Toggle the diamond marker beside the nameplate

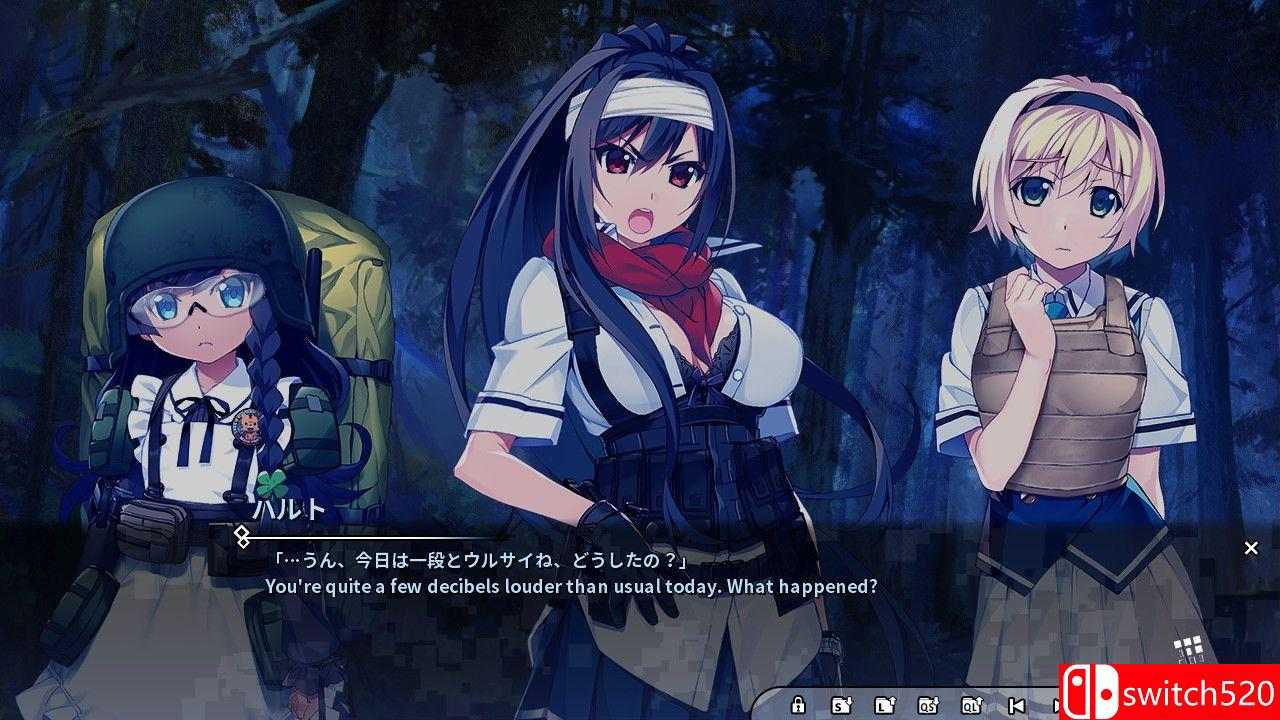(x=241, y=537)
